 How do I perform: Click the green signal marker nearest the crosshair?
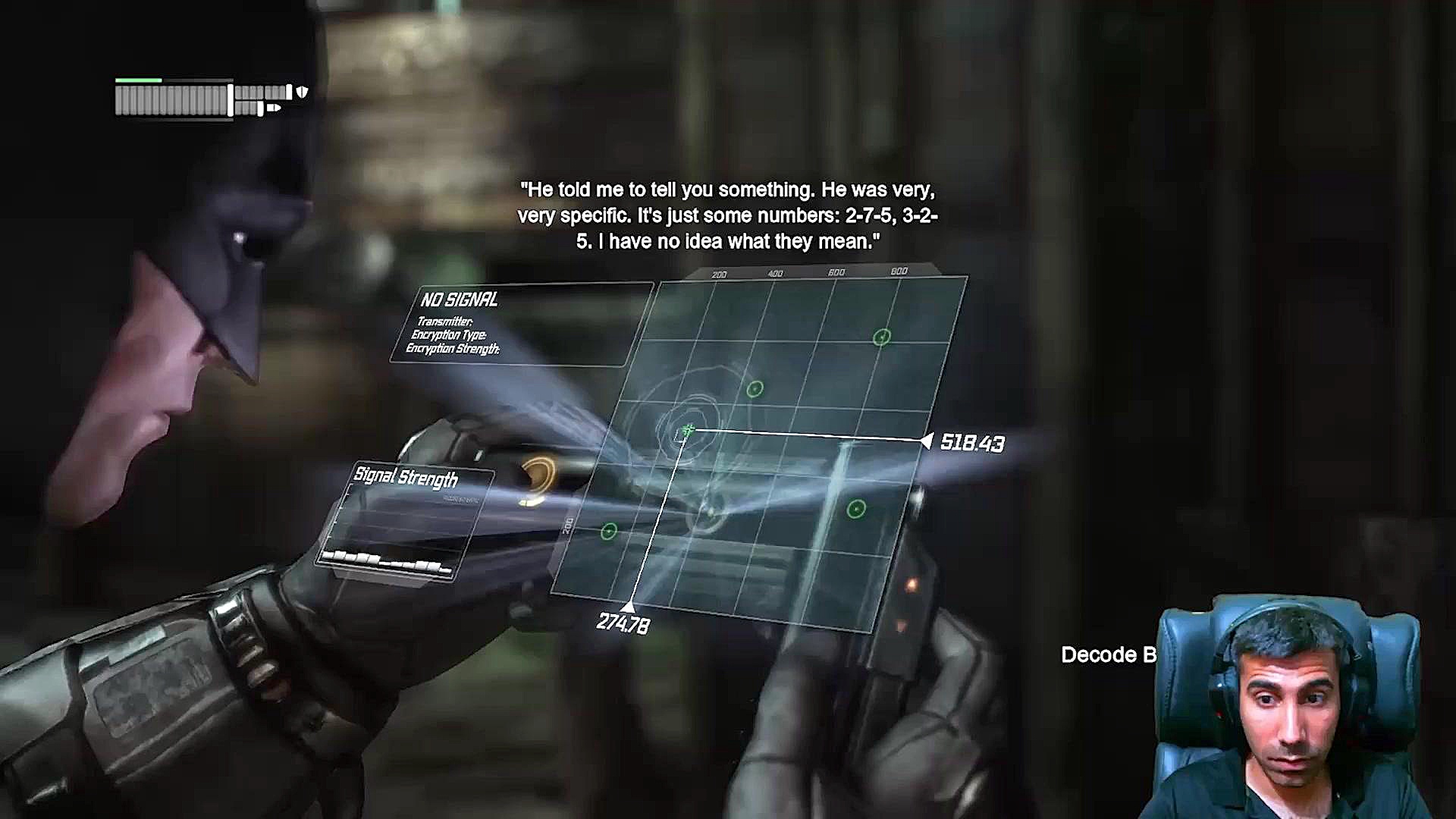[x=754, y=389]
